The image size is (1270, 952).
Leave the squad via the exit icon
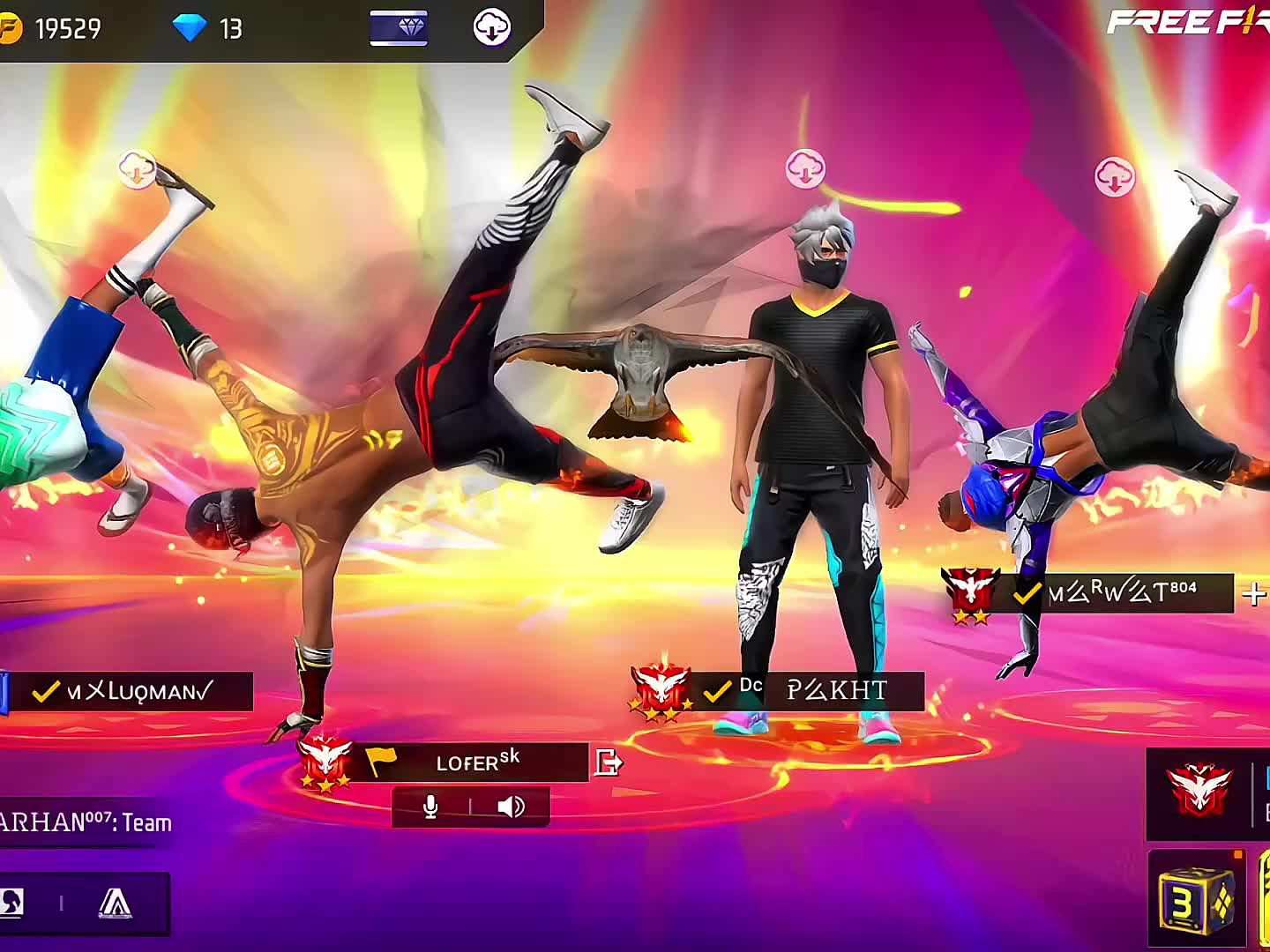[x=608, y=762]
